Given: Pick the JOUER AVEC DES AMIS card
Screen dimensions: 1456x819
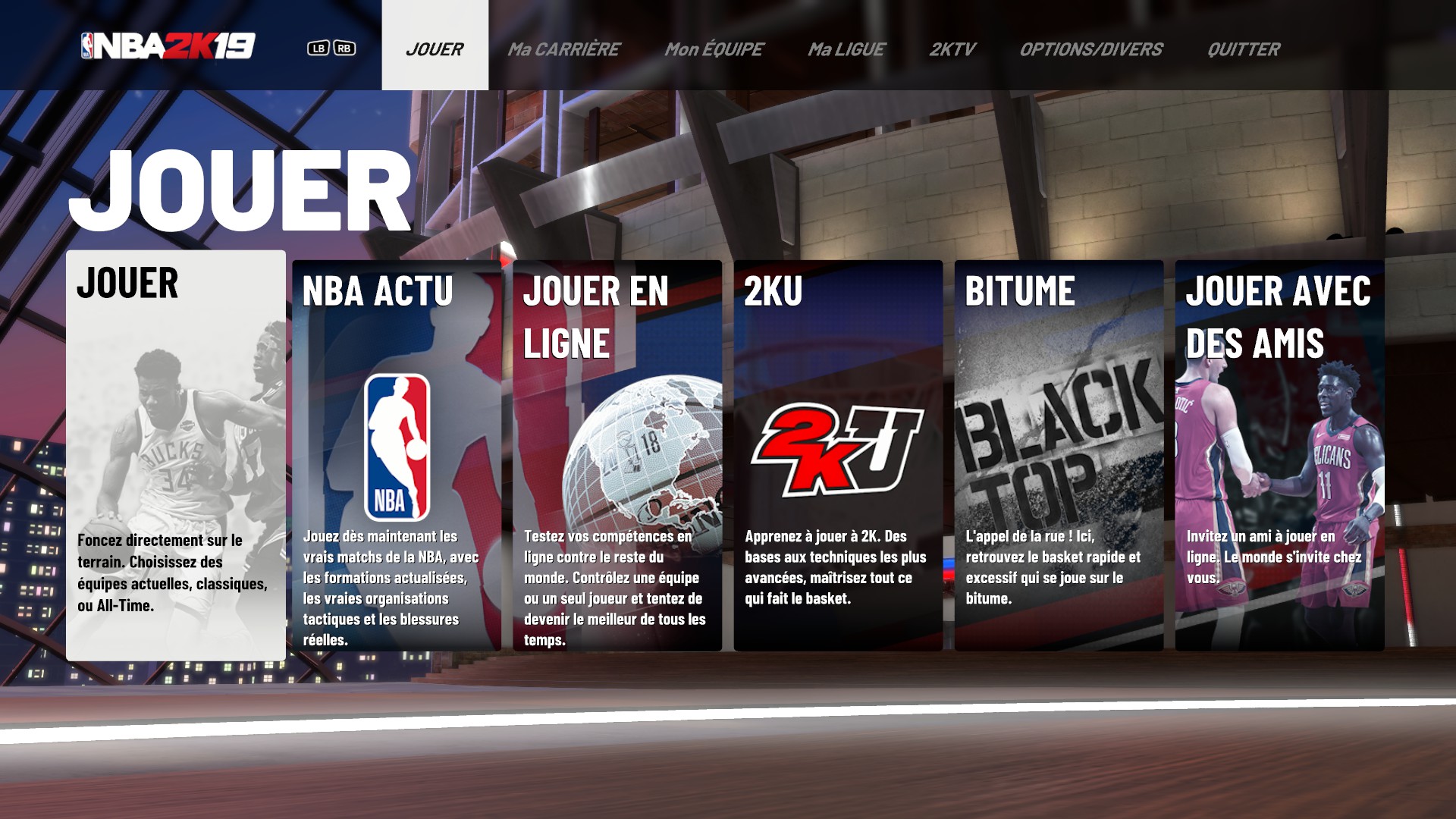Looking at the screenshot, I should pos(1279,455).
